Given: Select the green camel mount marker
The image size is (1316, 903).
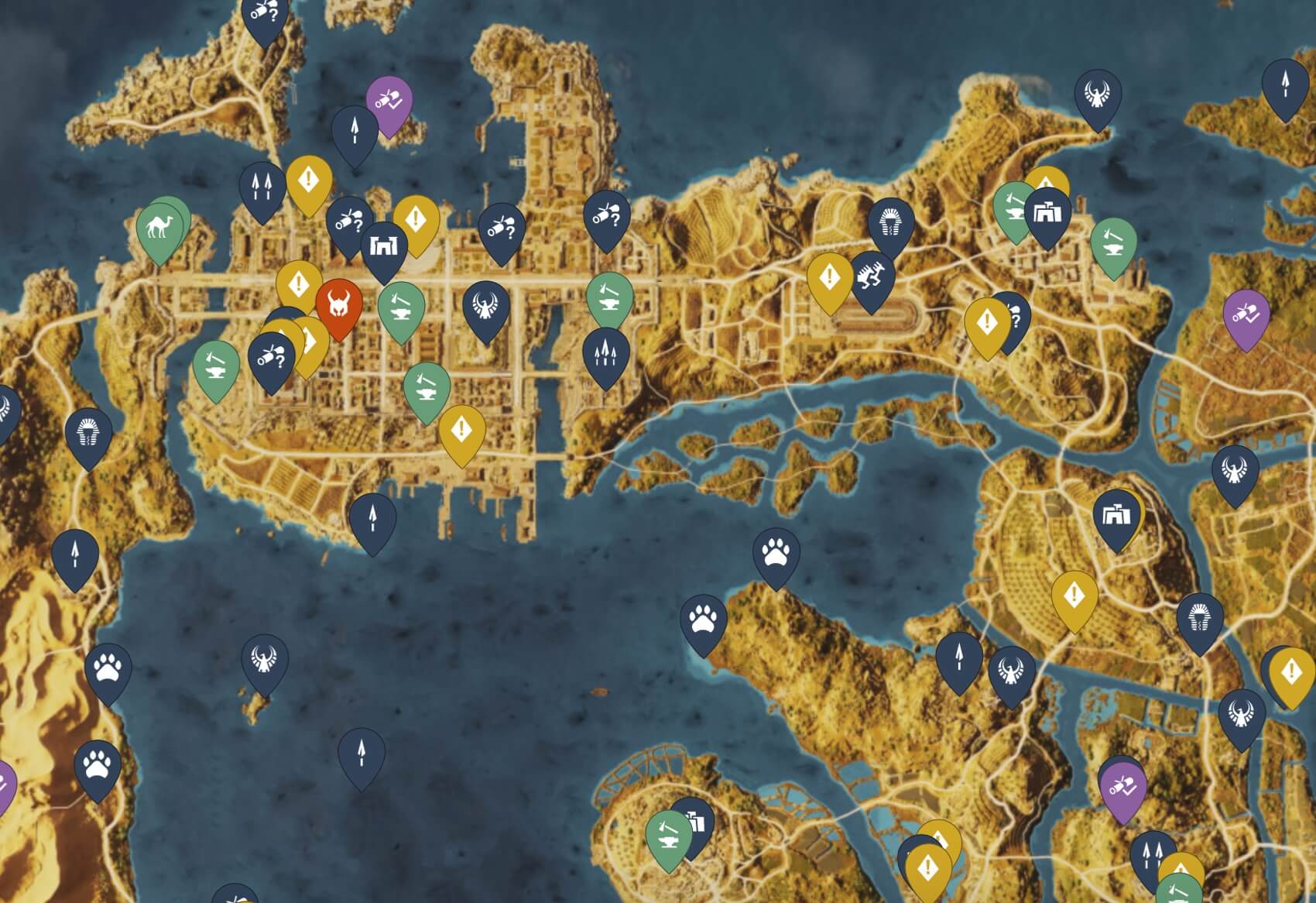Looking at the screenshot, I should pyautogui.click(x=160, y=226).
